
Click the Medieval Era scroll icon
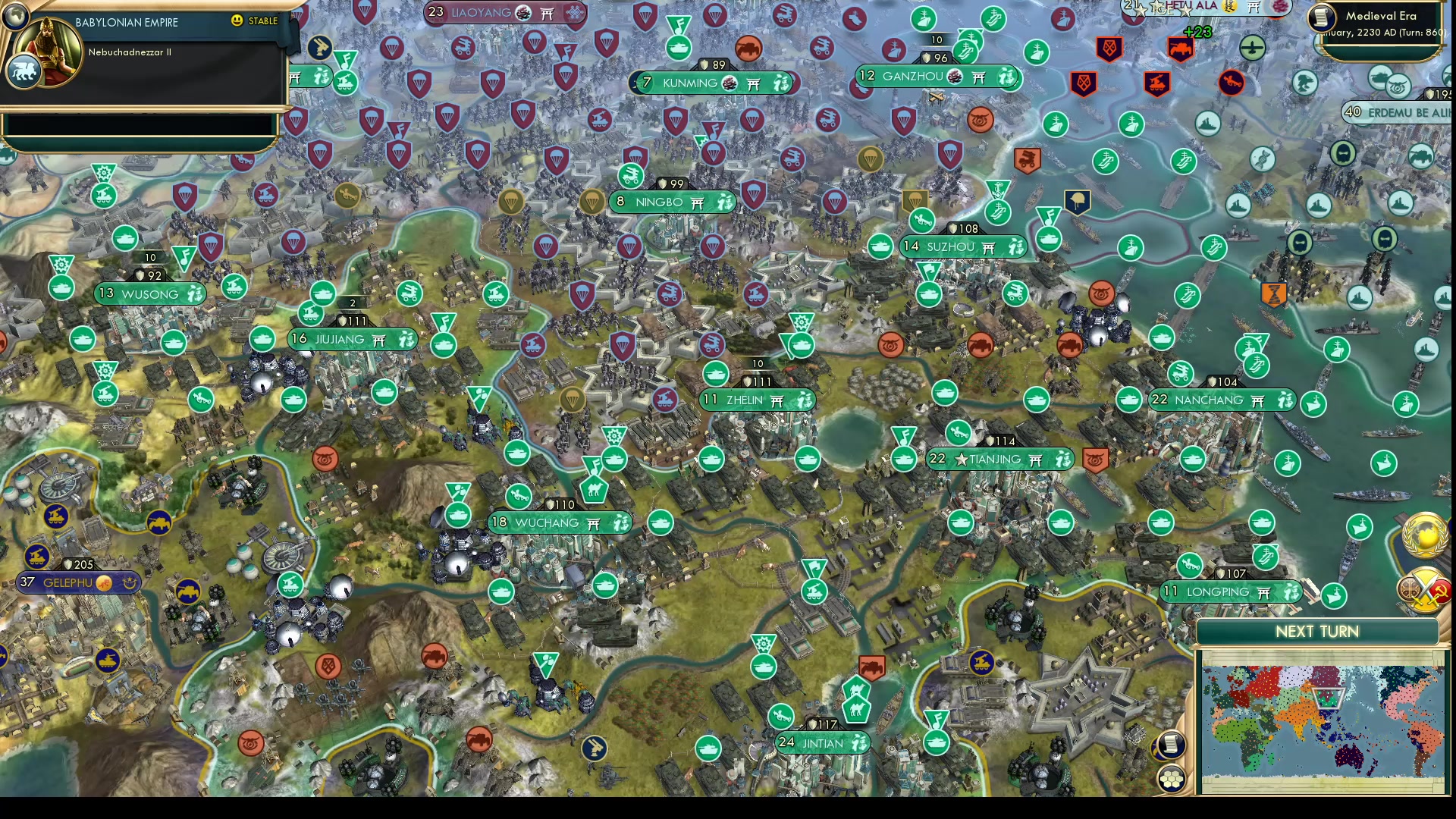click(x=1320, y=19)
